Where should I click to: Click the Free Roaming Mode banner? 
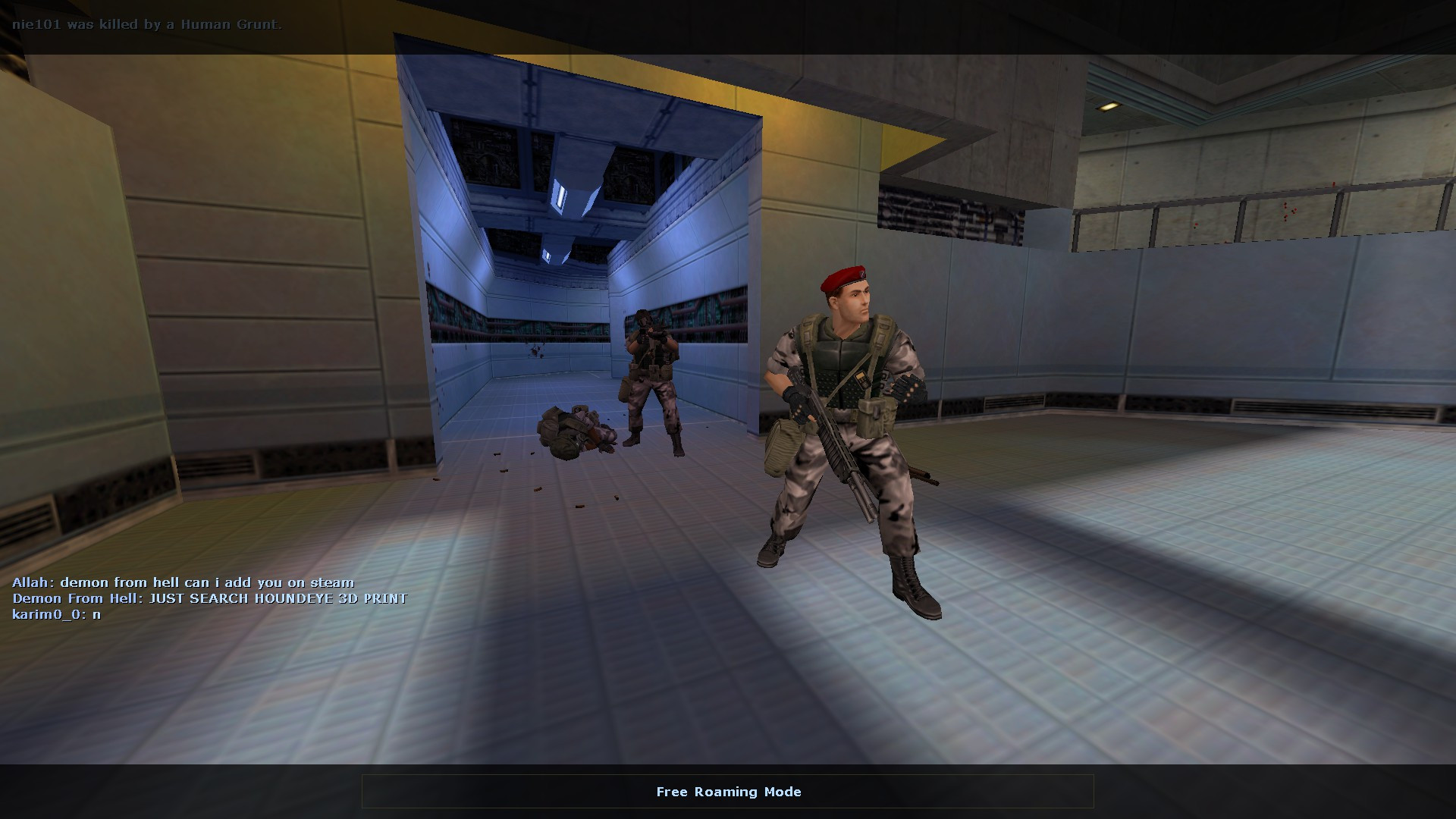point(728,791)
